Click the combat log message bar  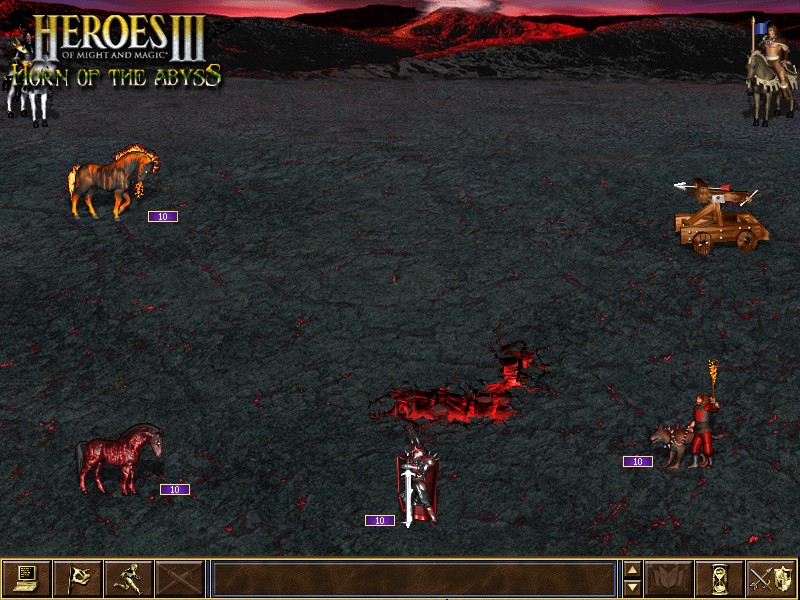414,578
